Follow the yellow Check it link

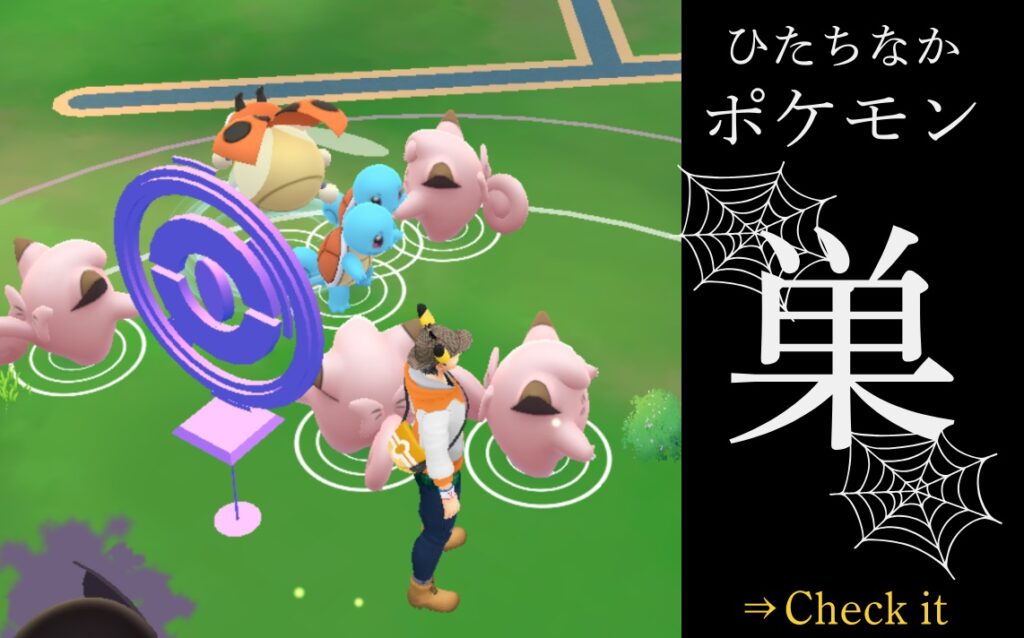(x=846, y=607)
